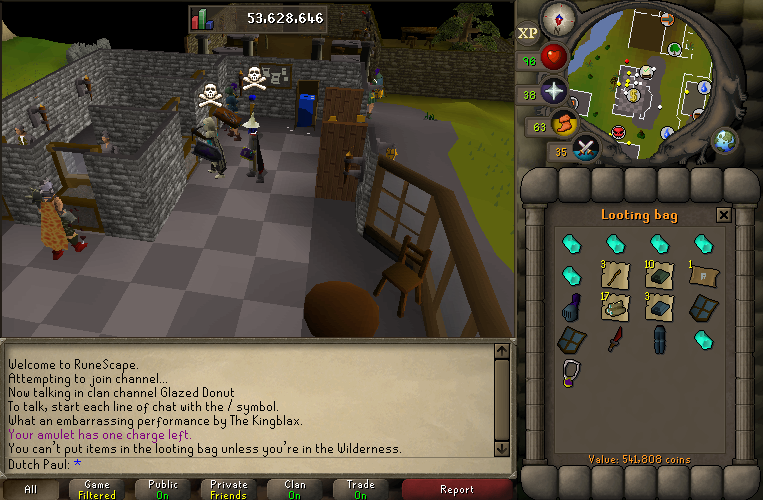The height and width of the screenshot is (500, 763).
Task: Select the platelegs in the looting bag
Action: (x=660, y=340)
